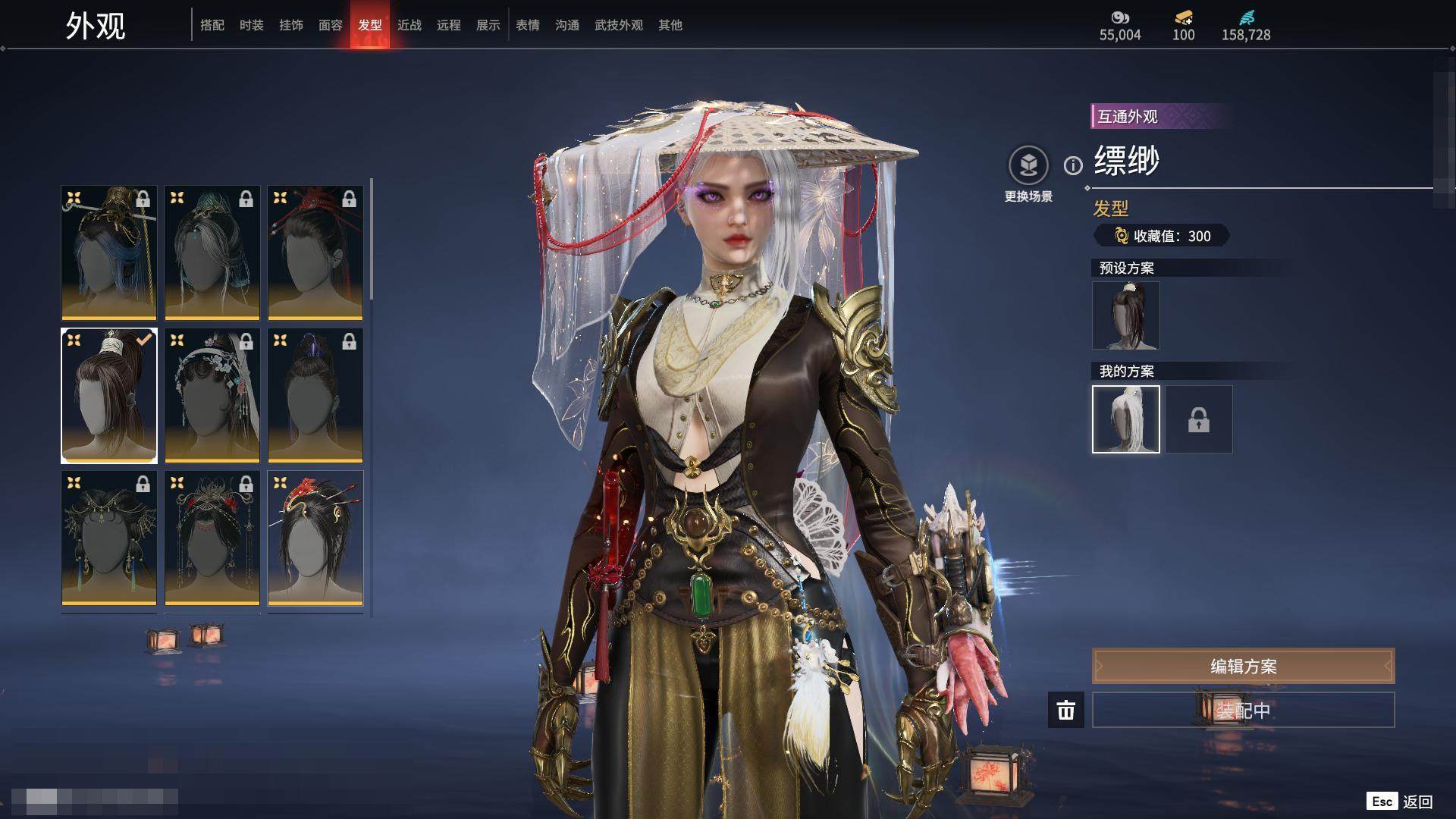
Task: Show the 展示 tab
Action: 488,25
